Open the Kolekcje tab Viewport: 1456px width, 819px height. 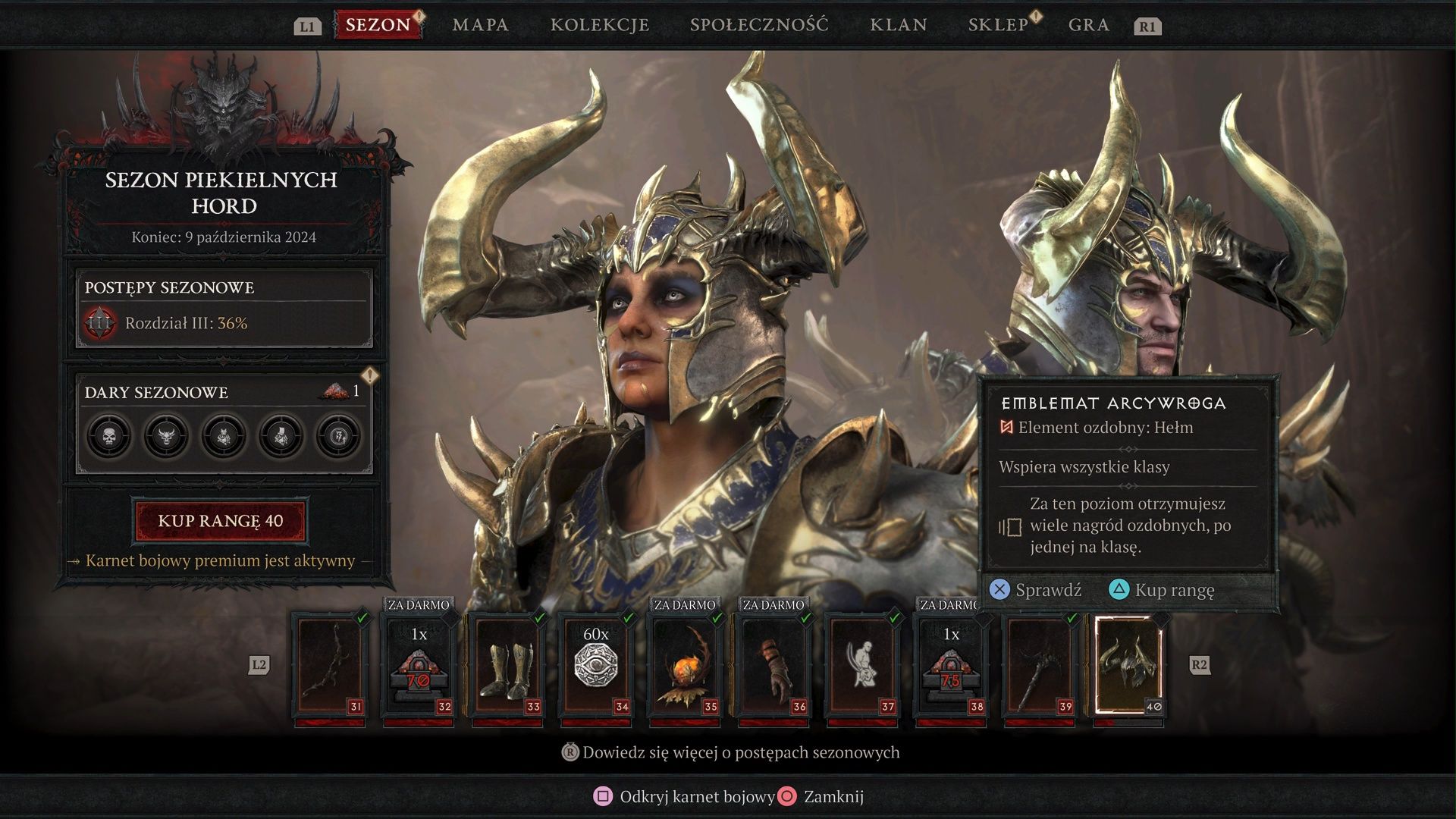point(600,25)
